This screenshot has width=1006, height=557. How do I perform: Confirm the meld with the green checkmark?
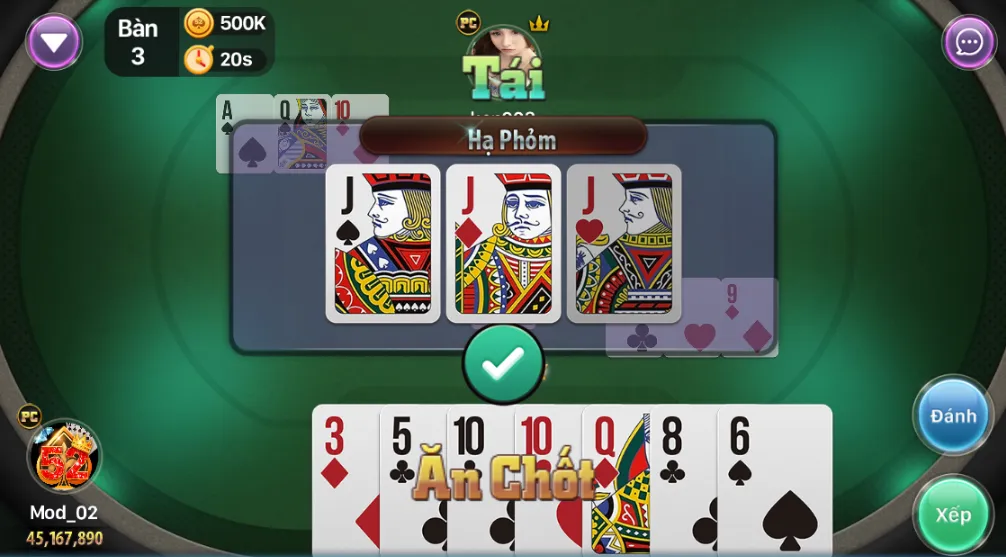[503, 364]
